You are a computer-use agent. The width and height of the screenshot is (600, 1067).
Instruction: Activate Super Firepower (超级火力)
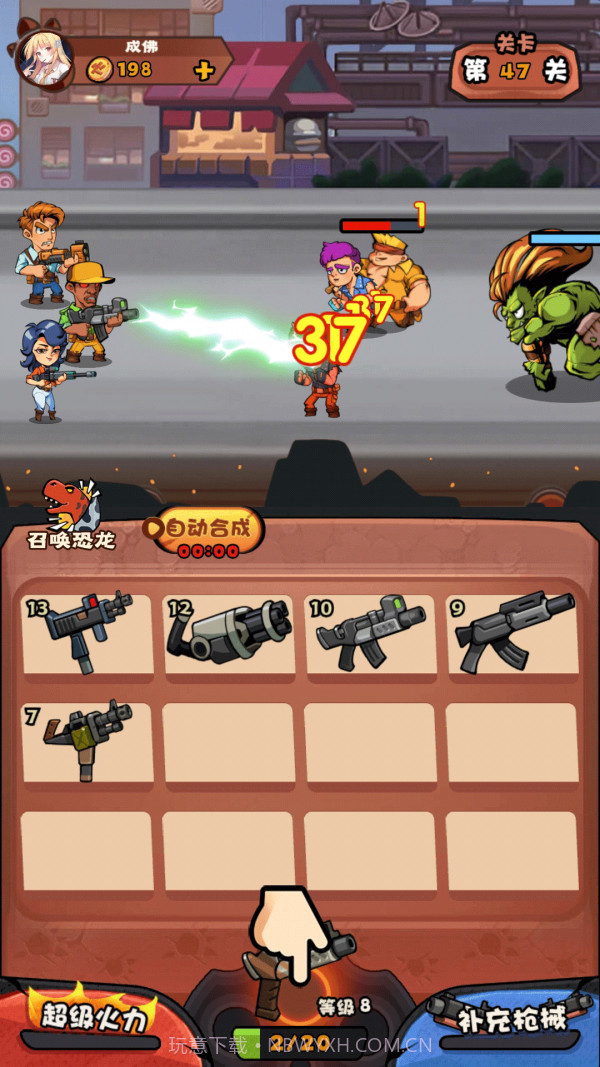[x=93, y=1017]
